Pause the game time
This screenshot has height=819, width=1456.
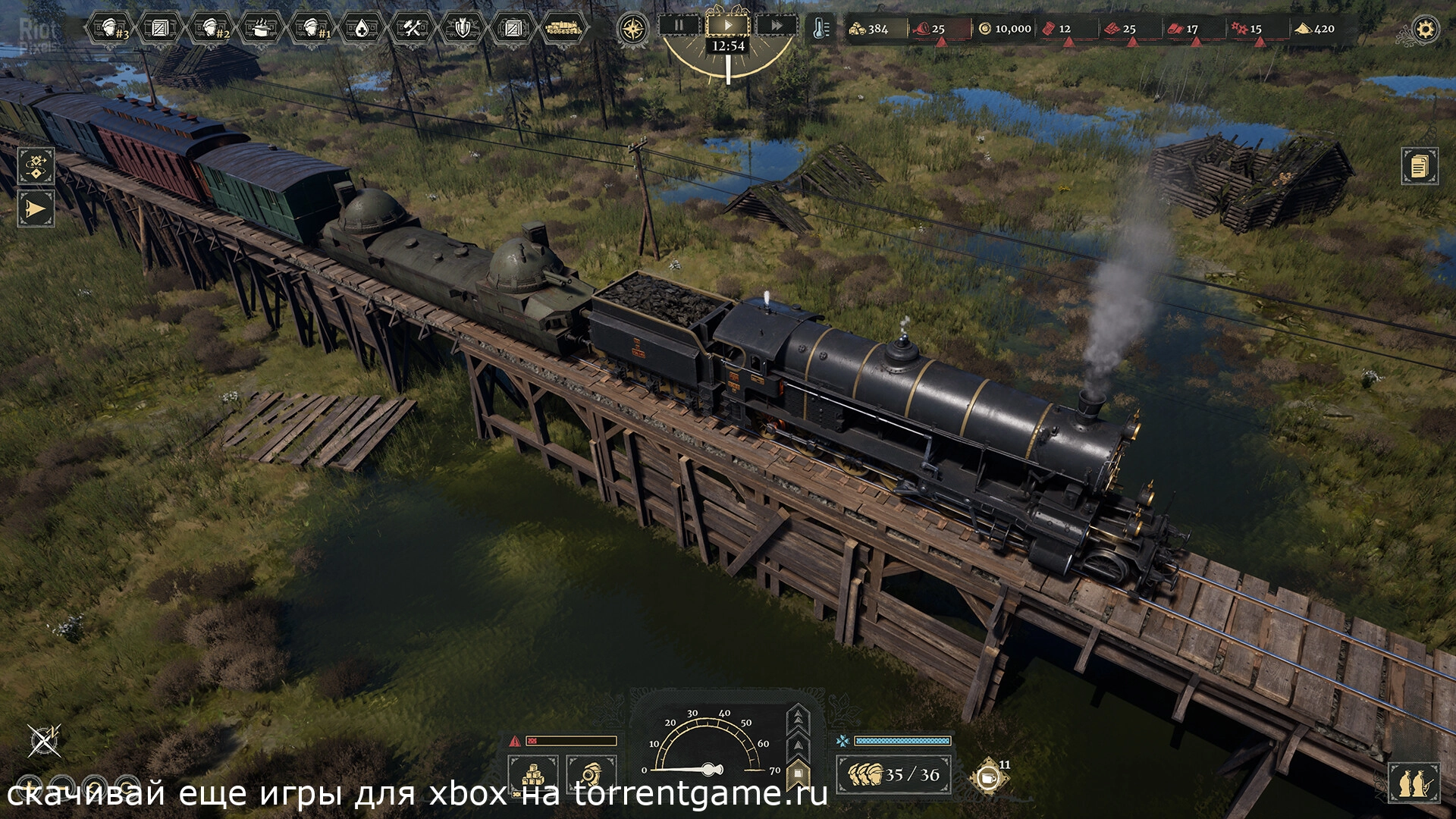click(x=679, y=25)
